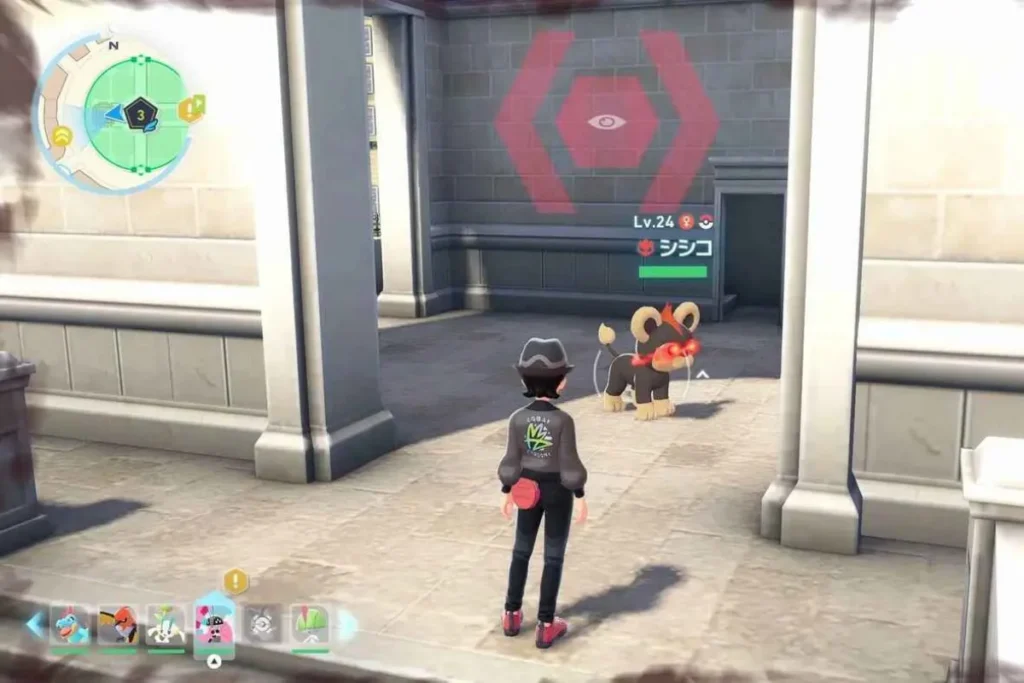
Task: Click the yellow chevron marker on minimap
Action: point(61,136)
